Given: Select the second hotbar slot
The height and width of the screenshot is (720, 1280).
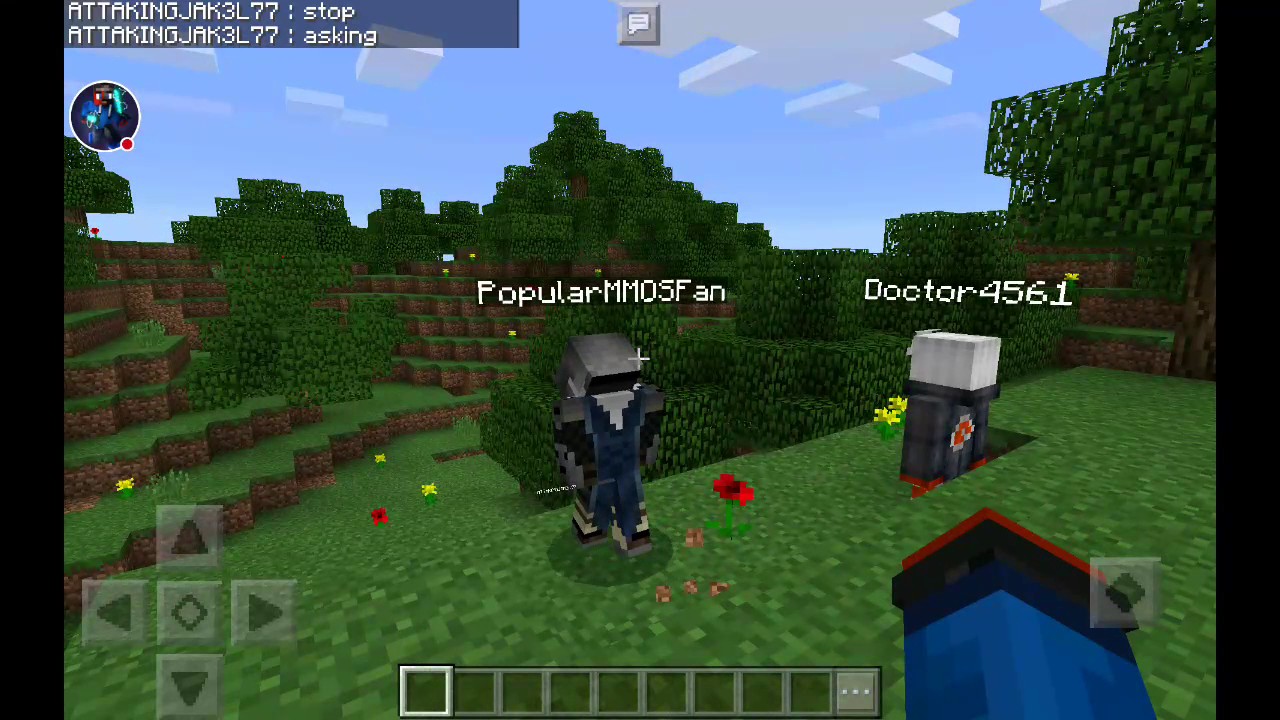Looking at the screenshot, I should click(x=473, y=688).
